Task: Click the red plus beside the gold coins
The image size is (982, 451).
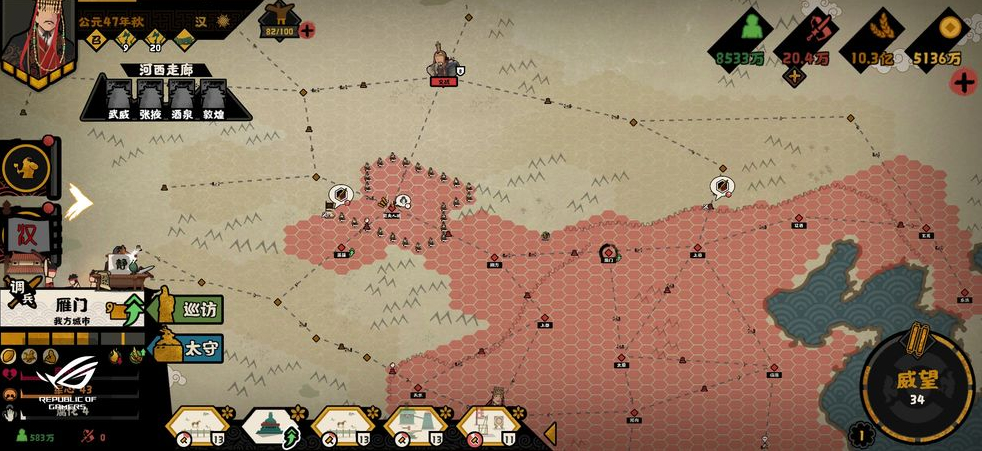Action: click(x=963, y=83)
